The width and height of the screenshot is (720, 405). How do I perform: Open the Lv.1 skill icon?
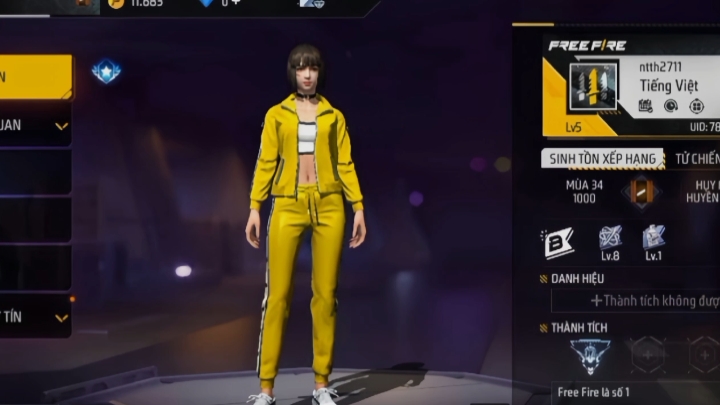[653, 240]
